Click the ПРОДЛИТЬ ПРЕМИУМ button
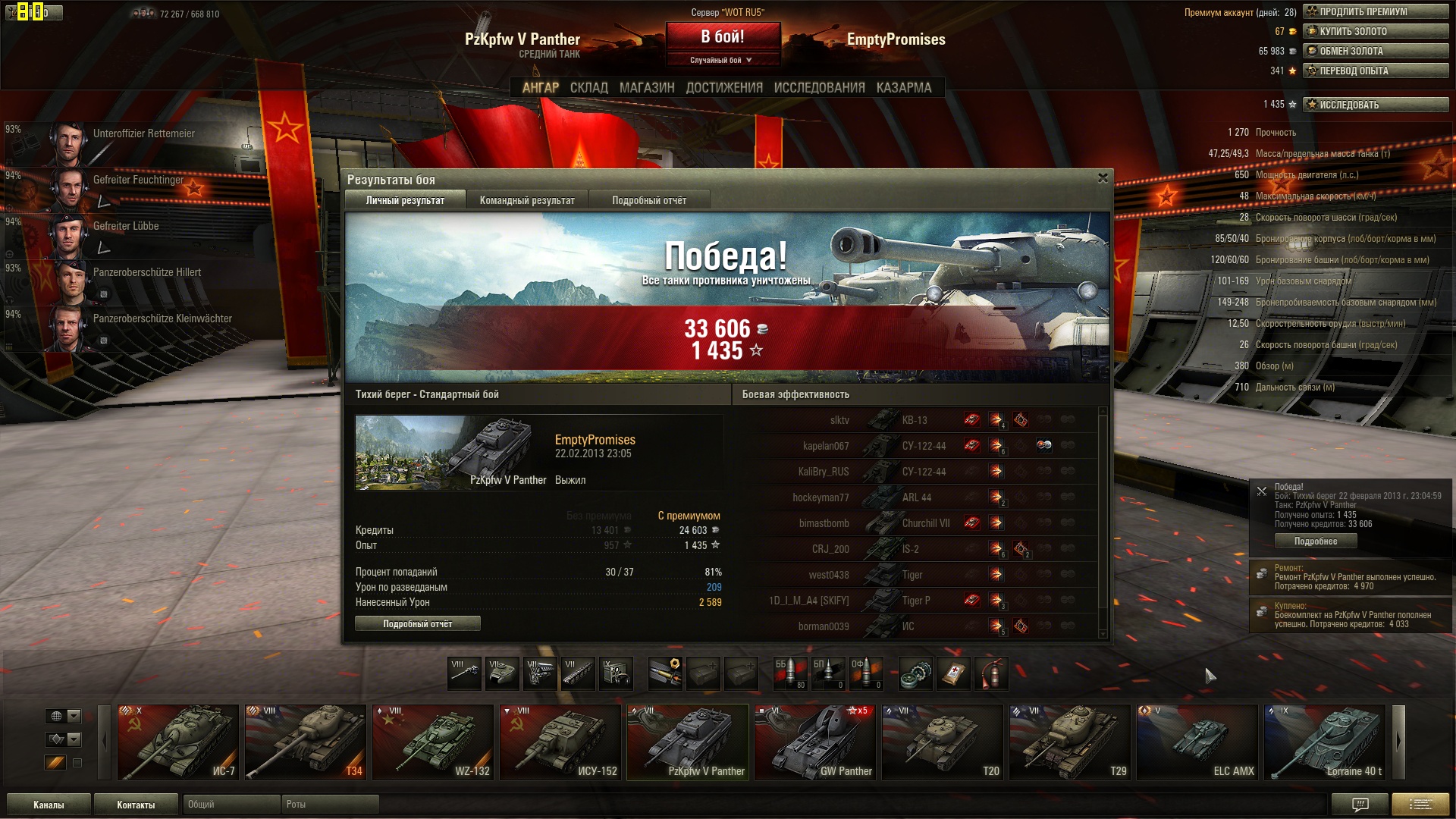The height and width of the screenshot is (819, 1456). 1376,11
